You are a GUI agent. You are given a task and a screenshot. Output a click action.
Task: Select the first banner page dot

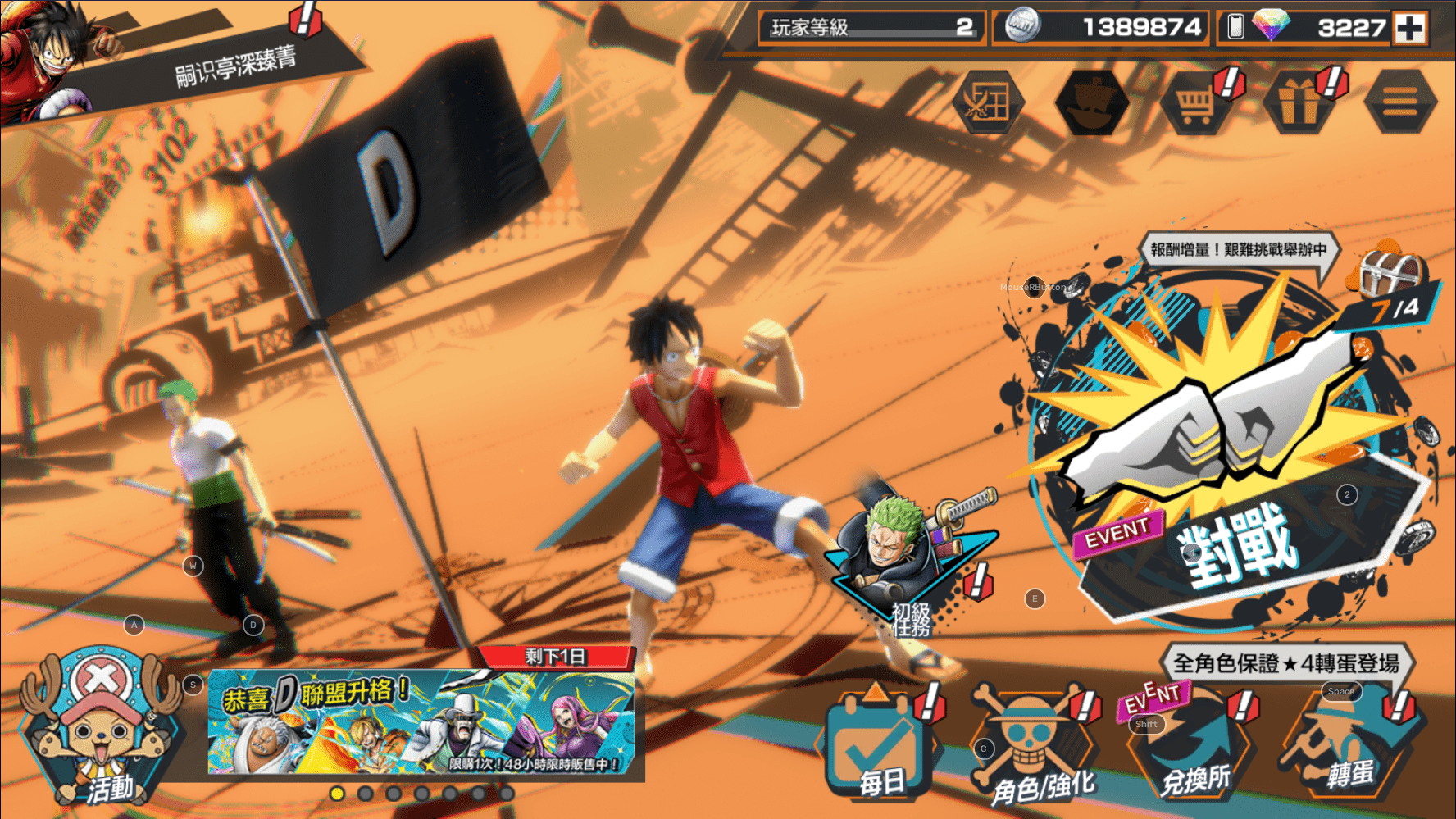pyautogui.click(x=337, y=794)
